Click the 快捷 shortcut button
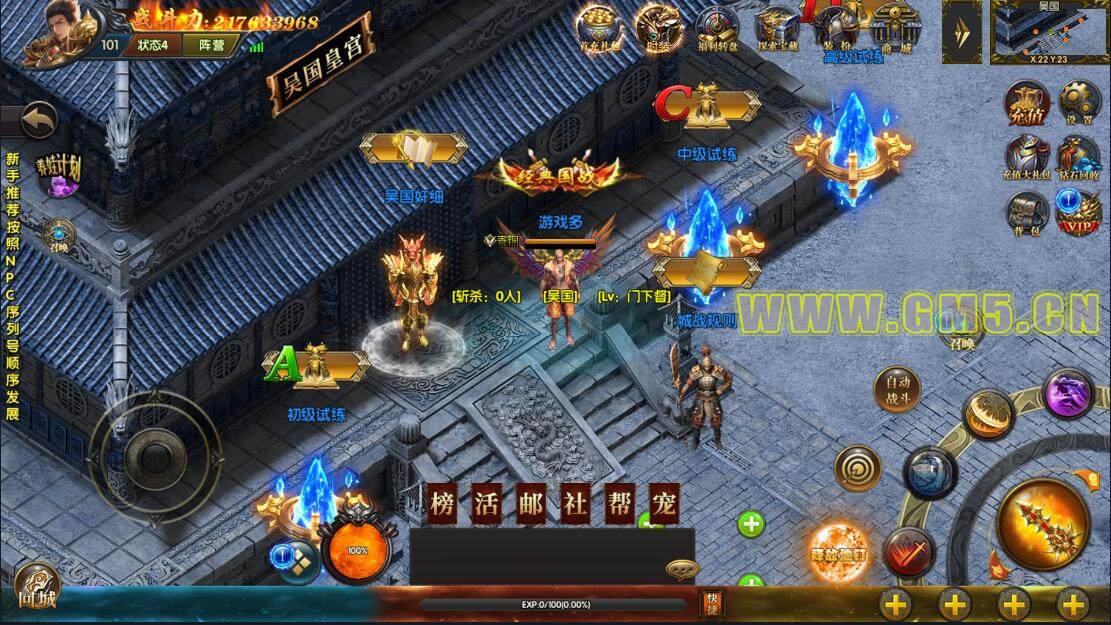 (x=711, y=601)
